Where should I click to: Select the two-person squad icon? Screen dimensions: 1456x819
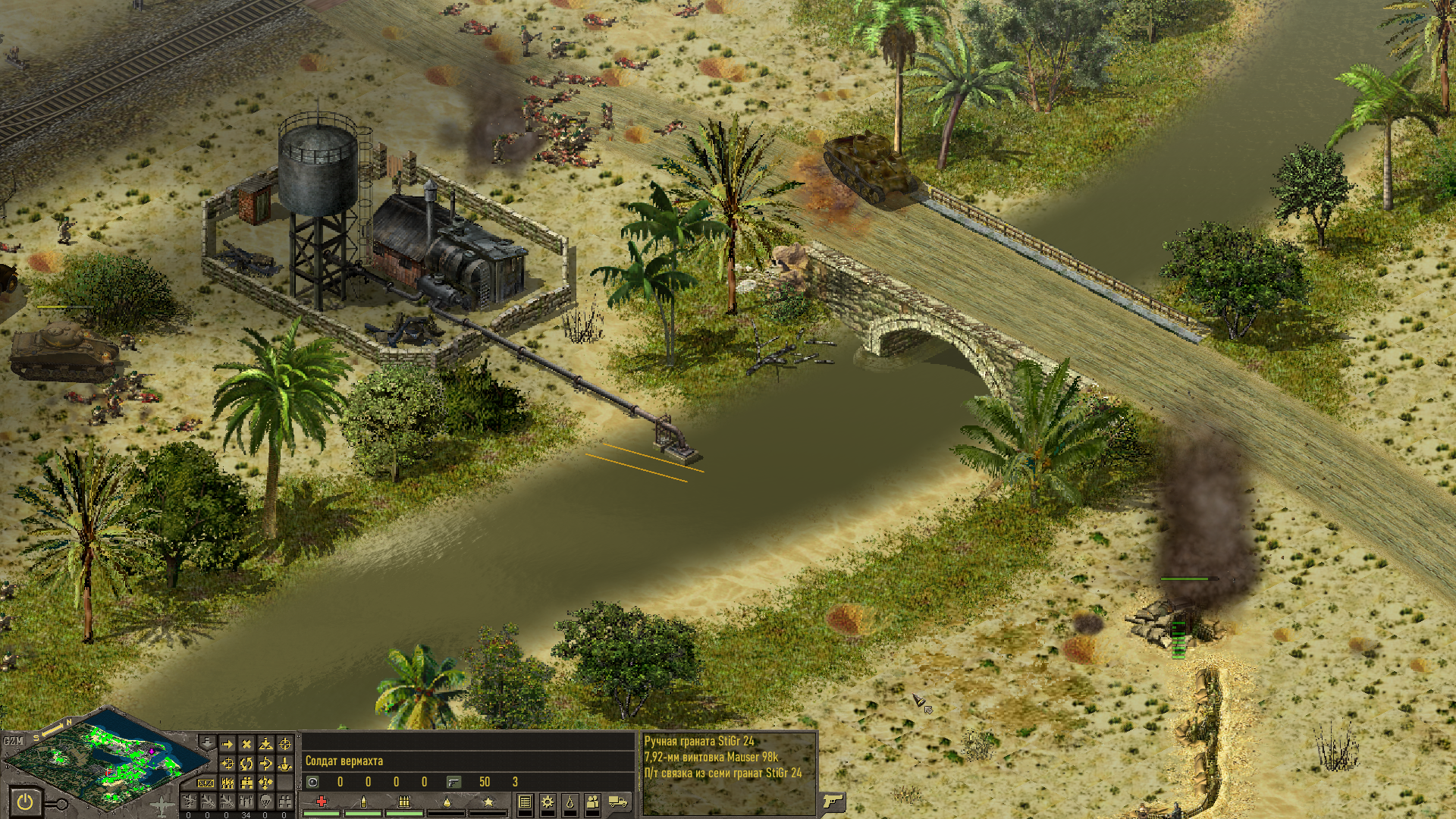(592, 802)
